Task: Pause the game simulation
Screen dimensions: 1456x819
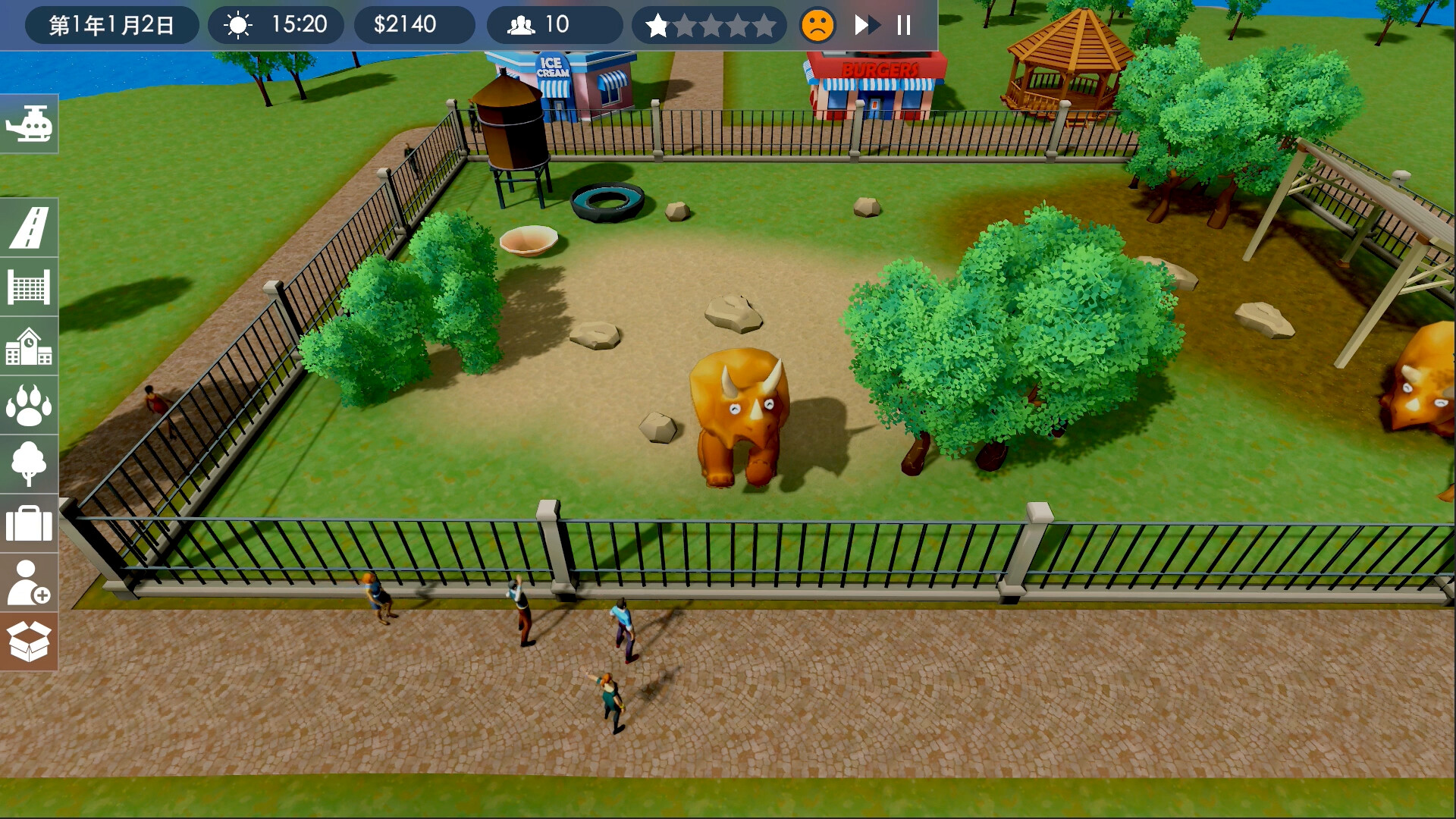Action: (902, 24)
